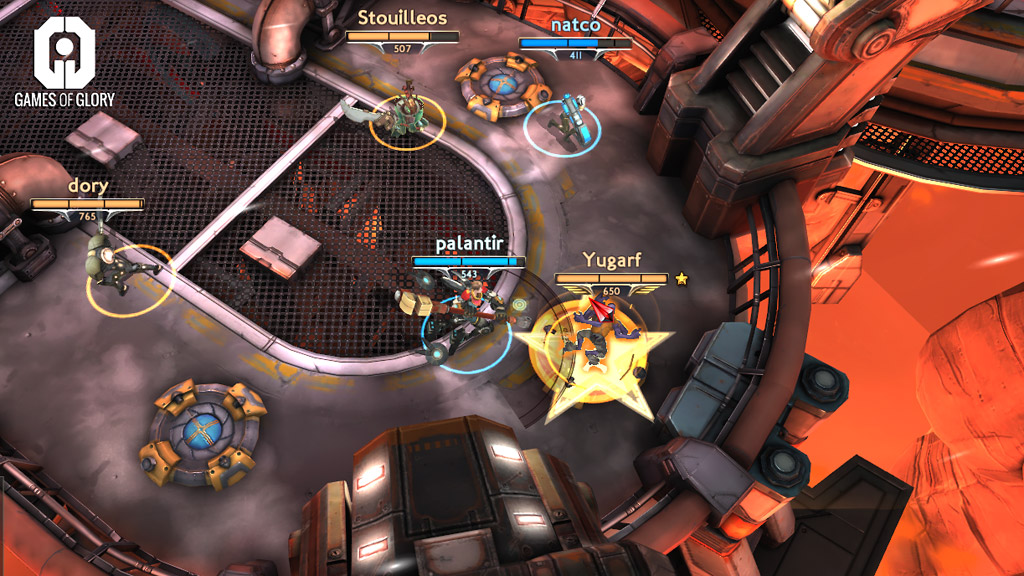Target the hero named Stouilleos
1024x576 pixels.
(407, 114)
